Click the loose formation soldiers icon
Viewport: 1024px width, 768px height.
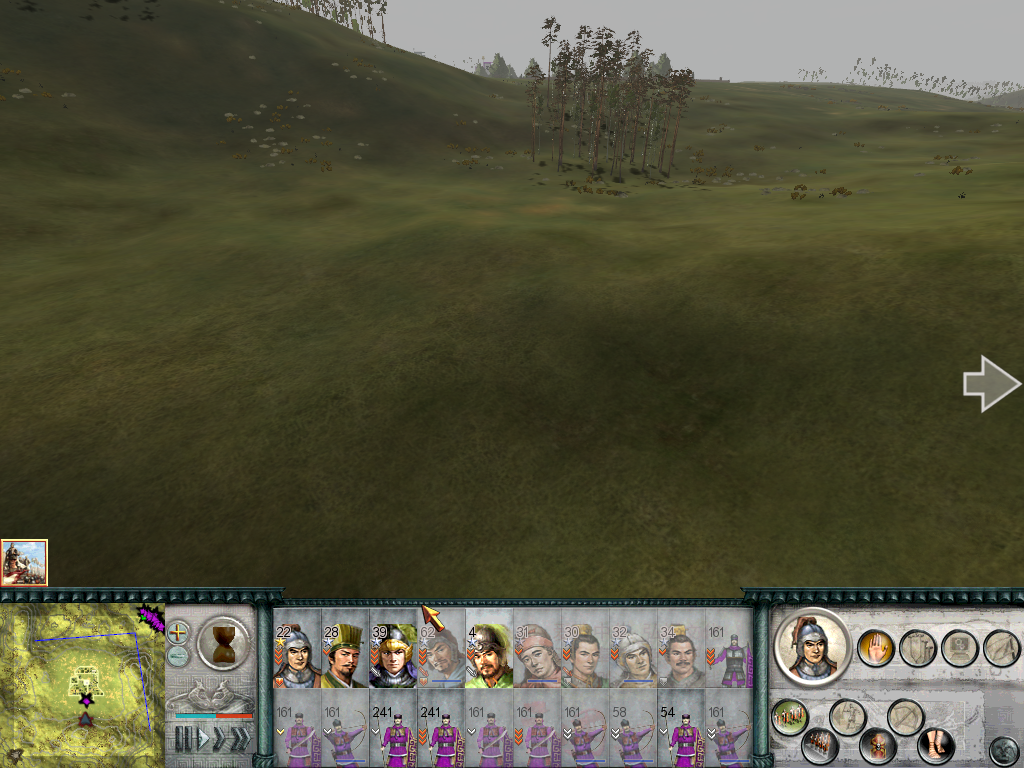[790, 716]
